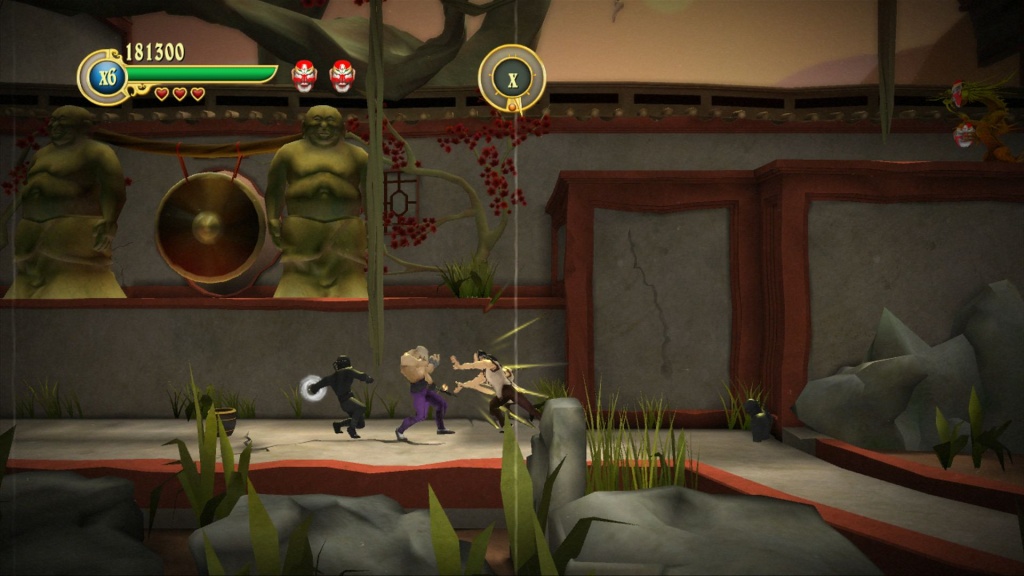The width and height of the screenshot is (1024, 576).
Task: Click the X6 combo multiplier medallion
Action: tap(102, 77)
